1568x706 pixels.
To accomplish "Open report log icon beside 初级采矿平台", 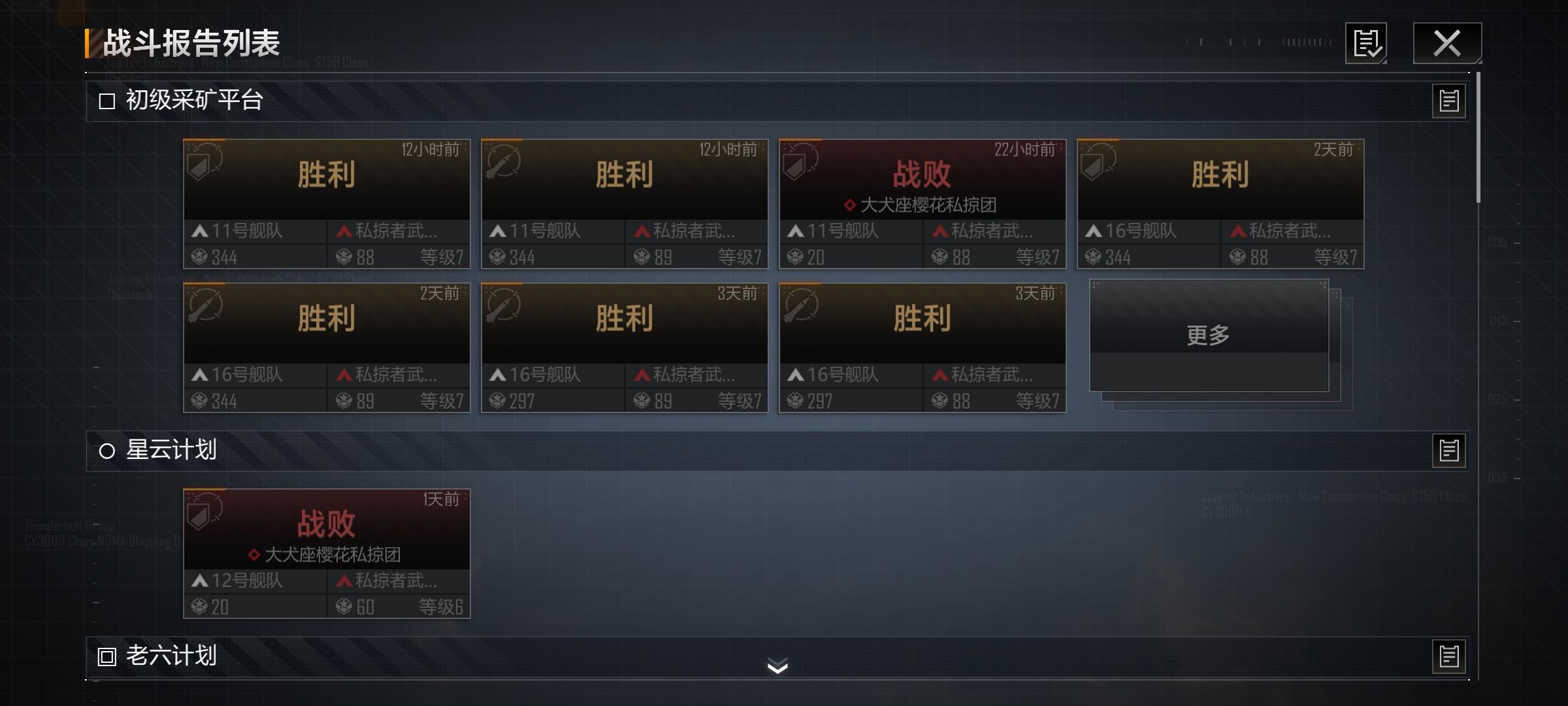I will coord(1448,100).
